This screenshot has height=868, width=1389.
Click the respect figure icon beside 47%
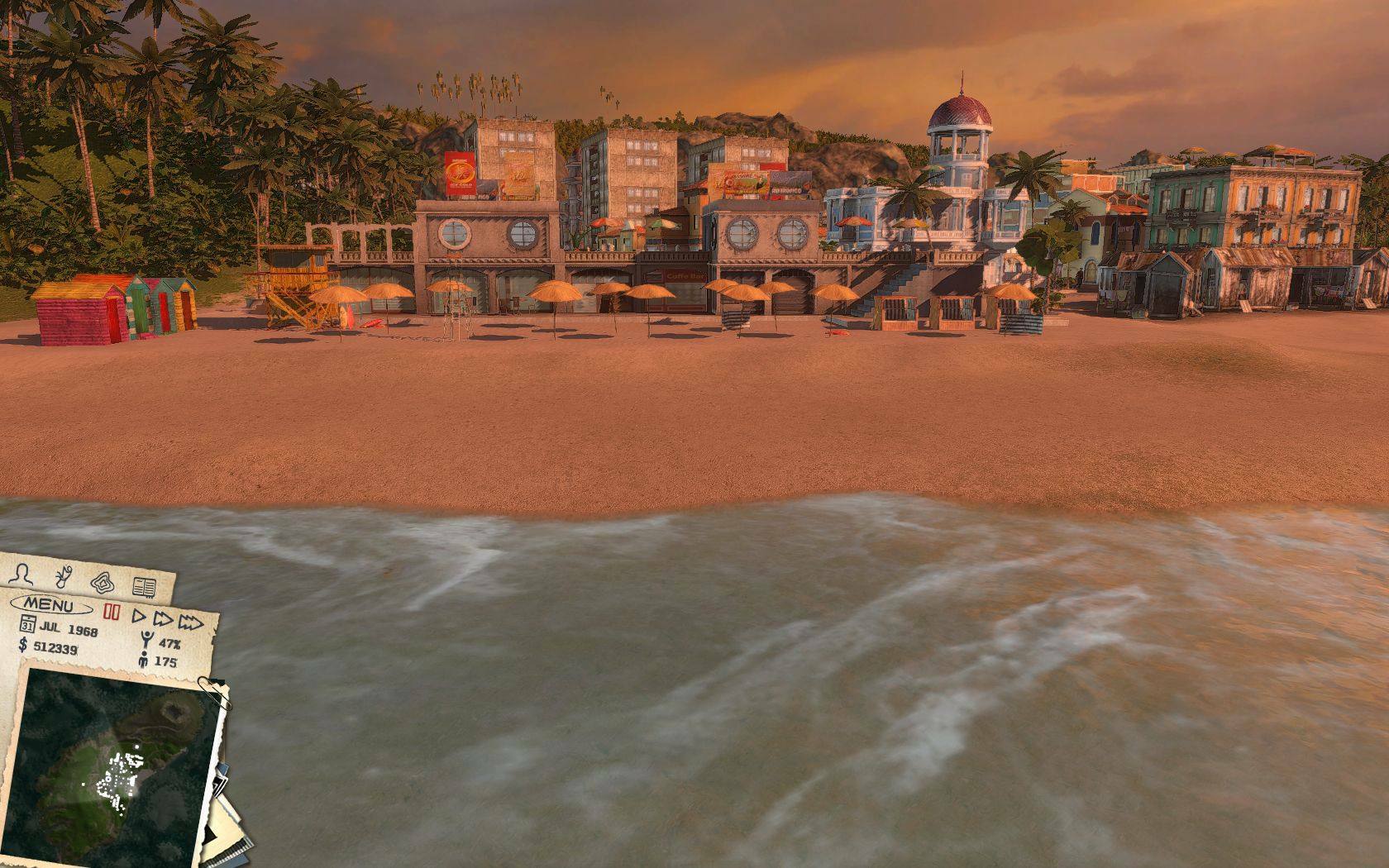click(147, 637)
